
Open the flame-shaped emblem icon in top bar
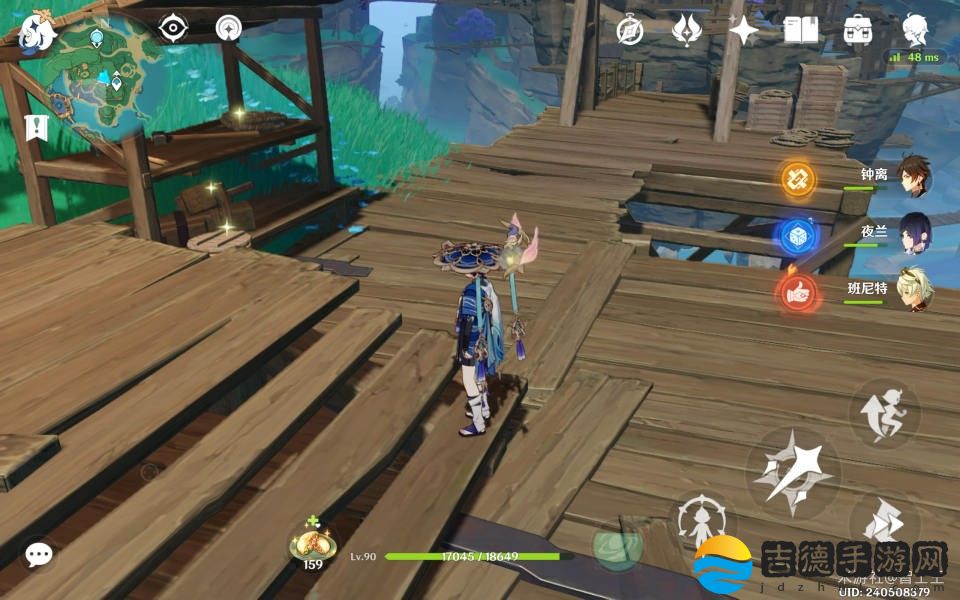pos(685,31)
